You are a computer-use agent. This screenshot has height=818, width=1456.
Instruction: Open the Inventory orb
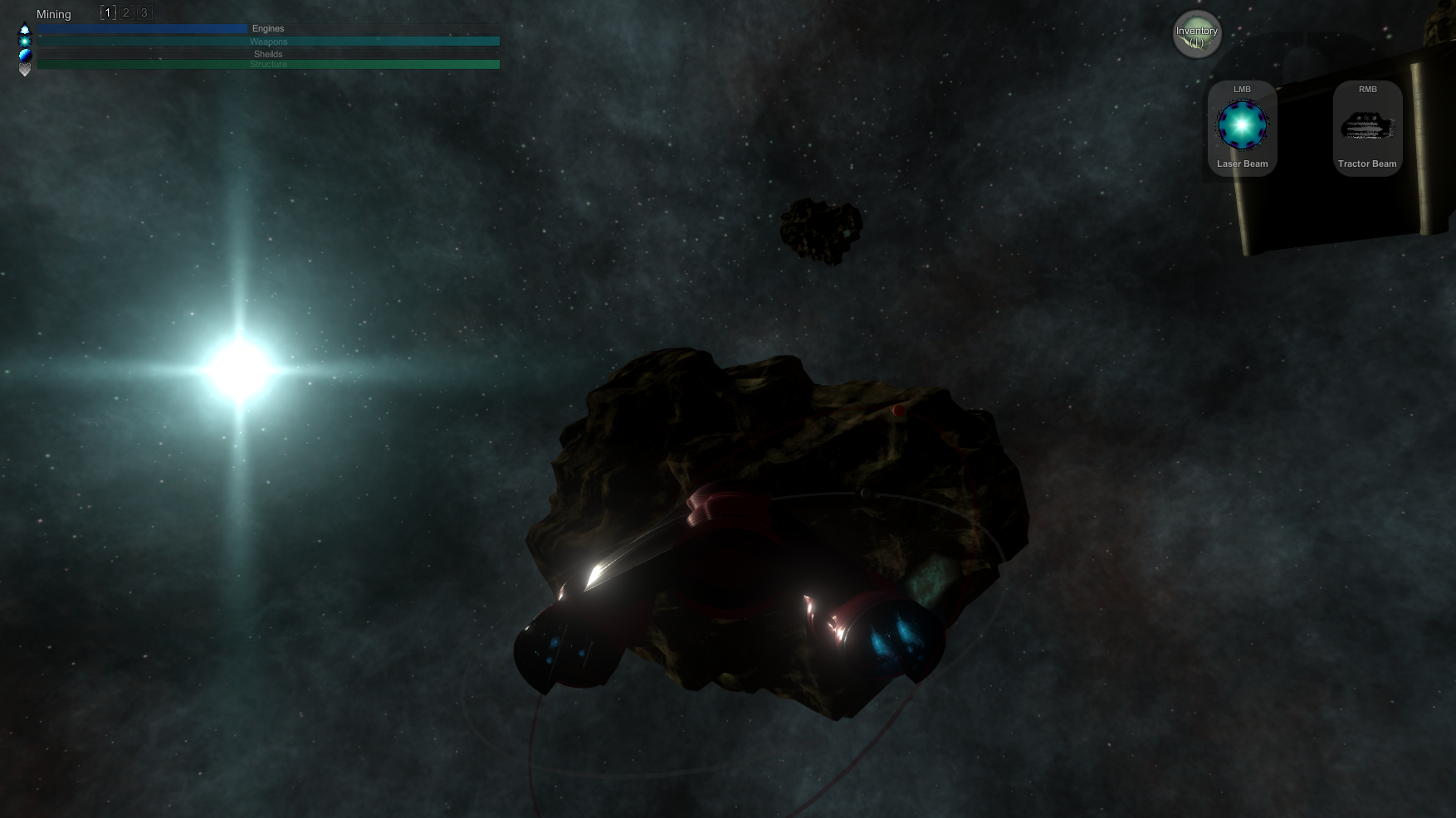[x=1196, y=33]
